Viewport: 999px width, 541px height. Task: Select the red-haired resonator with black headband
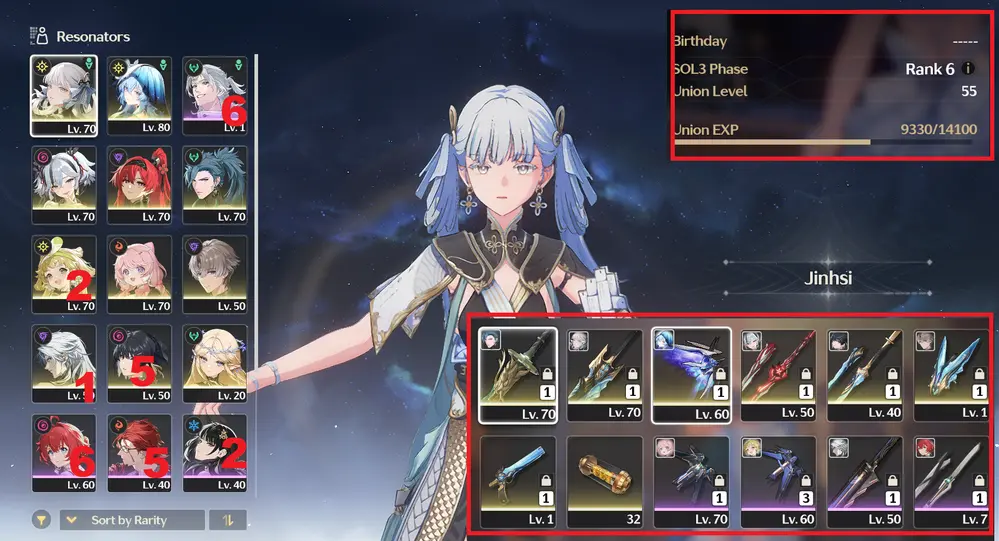(x=139, y=185)
